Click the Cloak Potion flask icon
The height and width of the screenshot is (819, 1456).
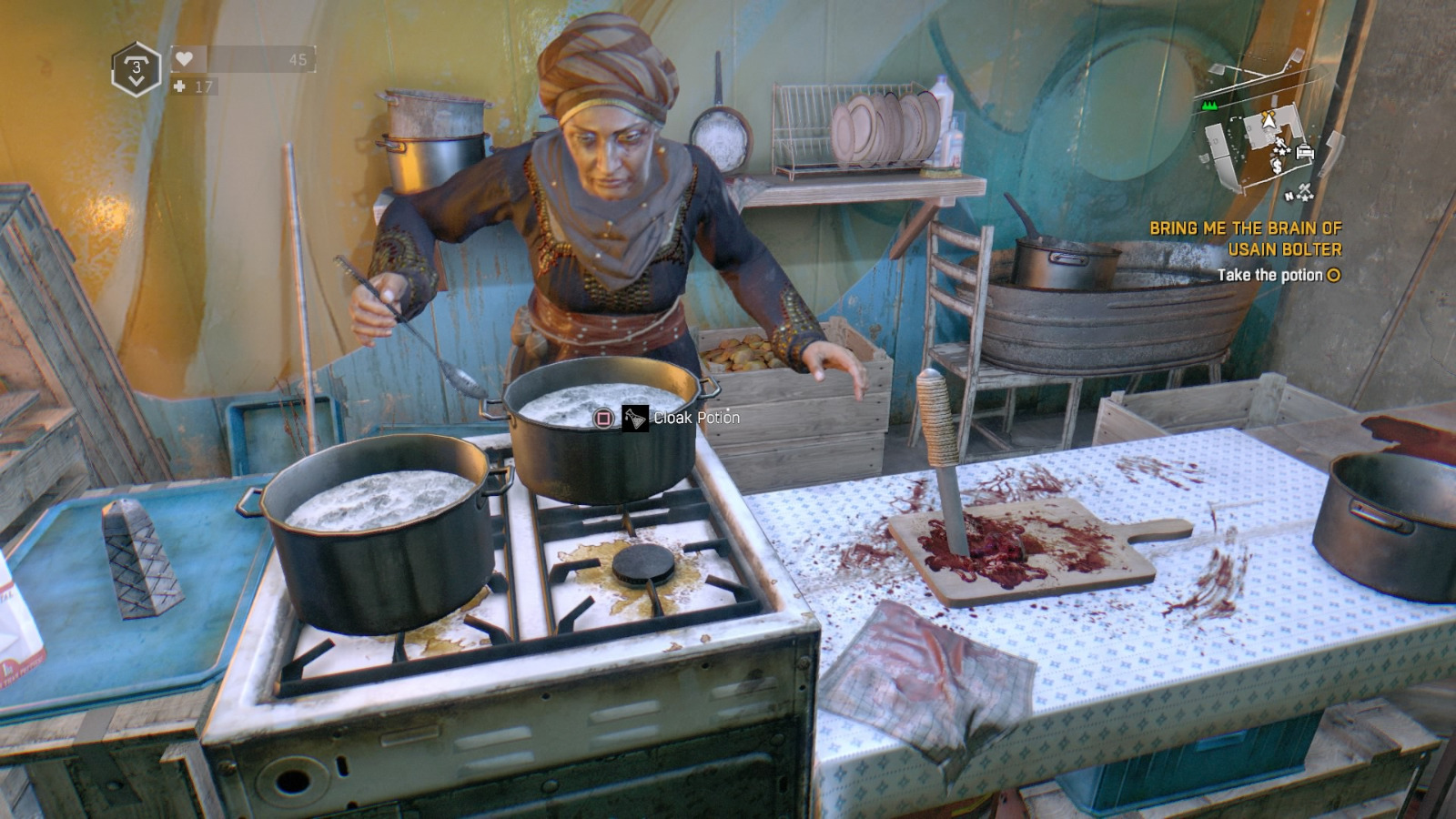click(634, 419)
